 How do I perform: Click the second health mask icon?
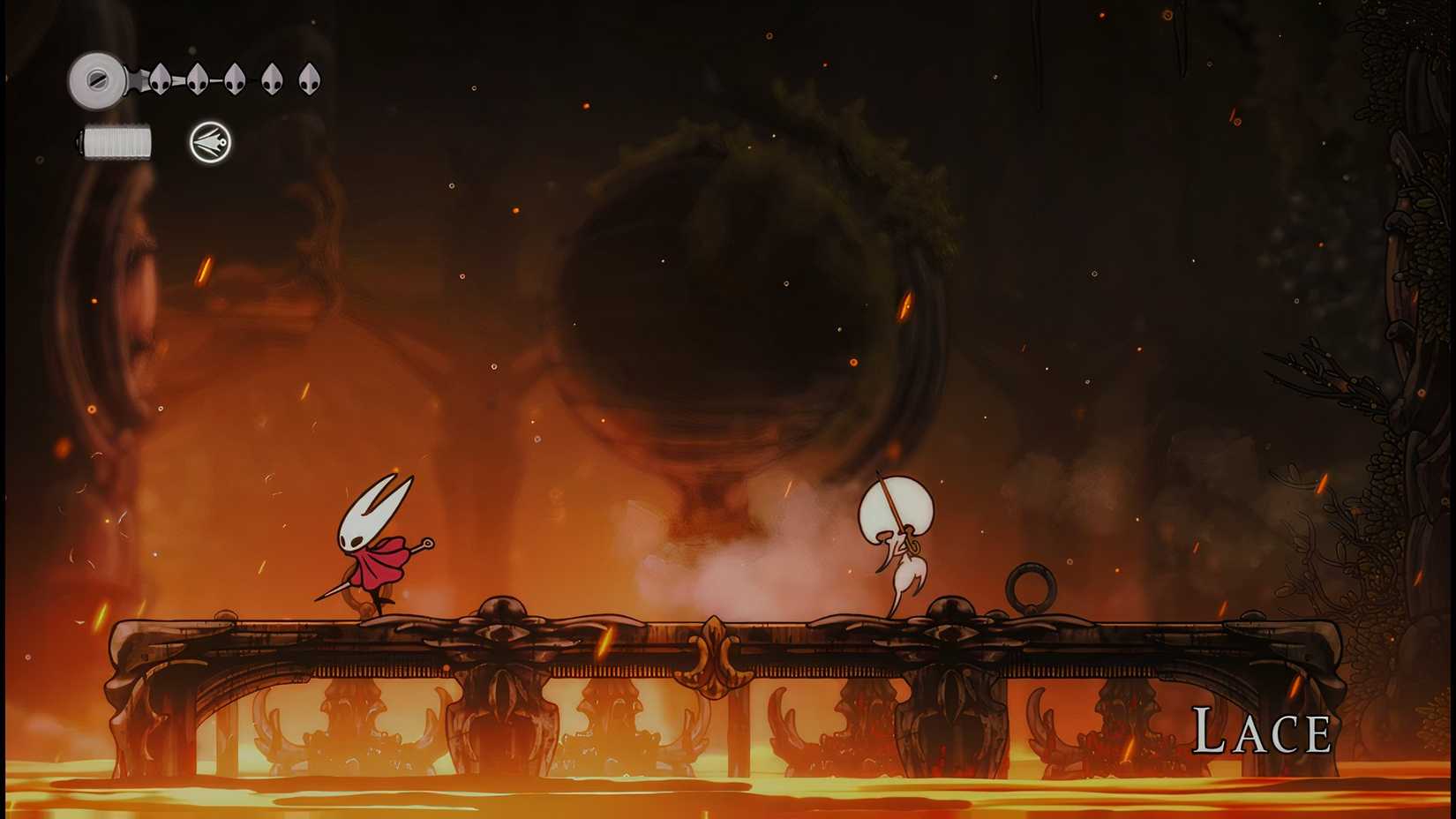pyautogui.click(x=198, y=79)
